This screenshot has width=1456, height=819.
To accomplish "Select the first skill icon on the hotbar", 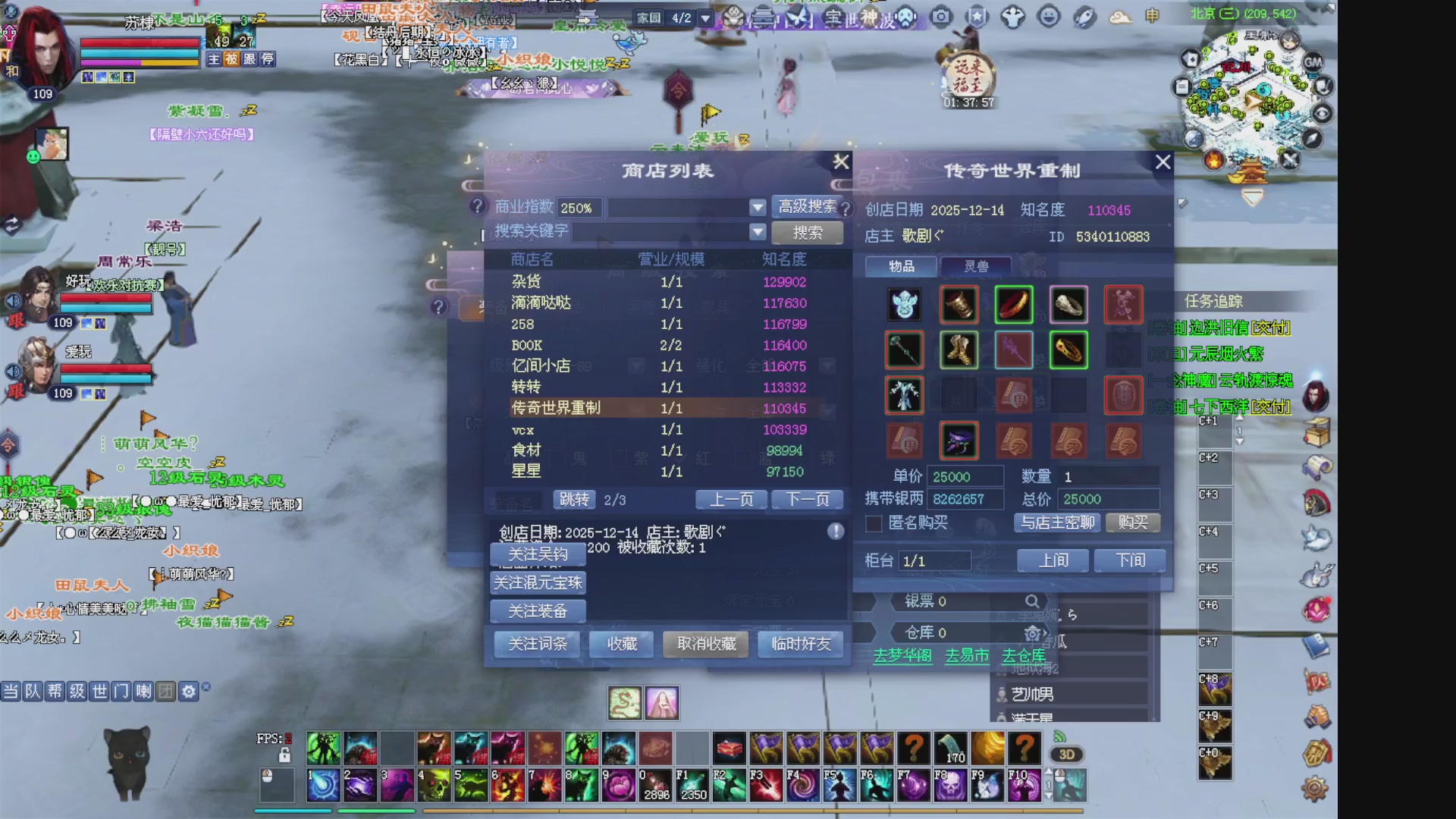I will pyautogui.click(x=325, y=785).
